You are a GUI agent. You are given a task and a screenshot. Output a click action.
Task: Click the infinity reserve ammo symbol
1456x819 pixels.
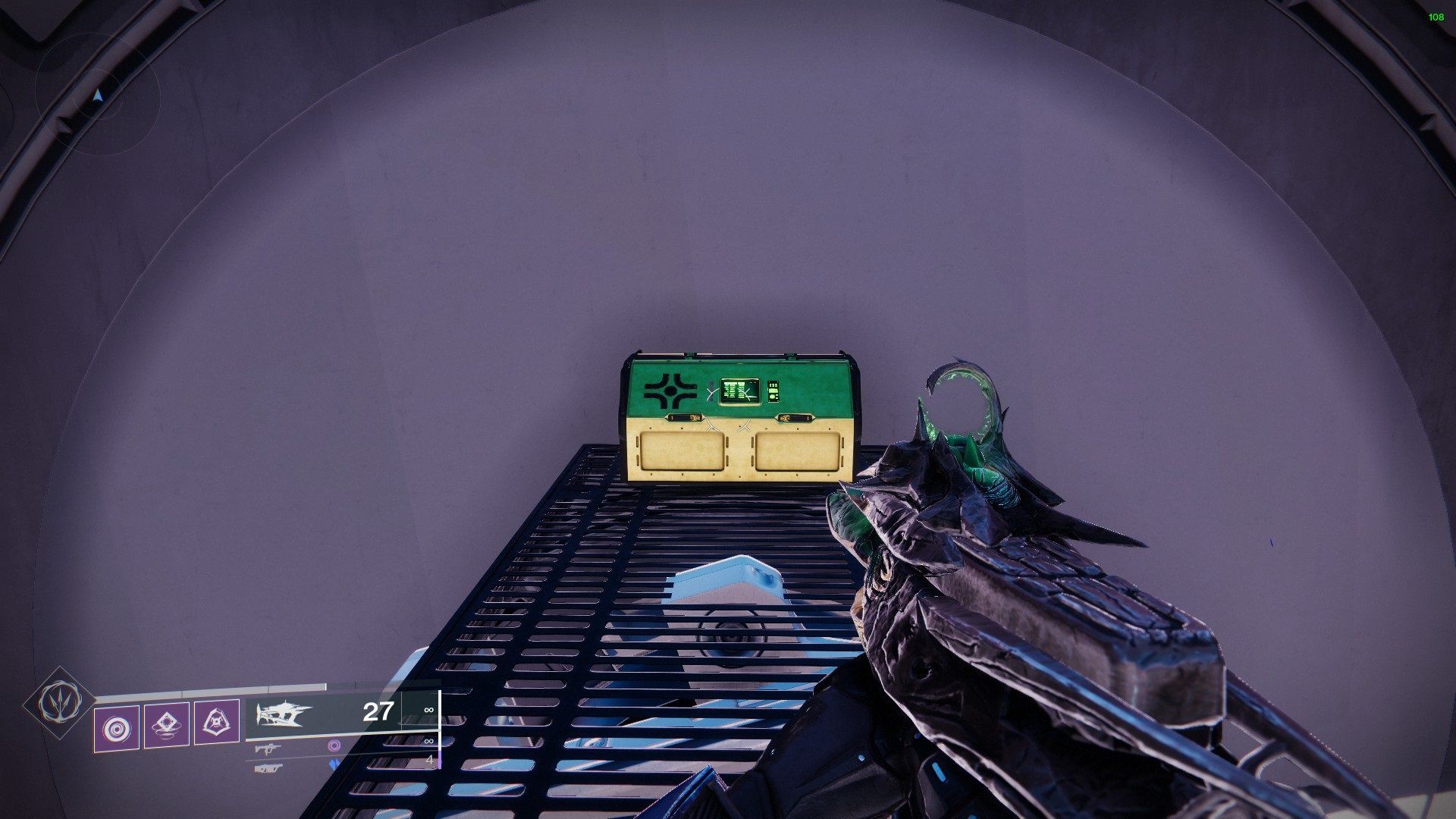coord(428,710)
